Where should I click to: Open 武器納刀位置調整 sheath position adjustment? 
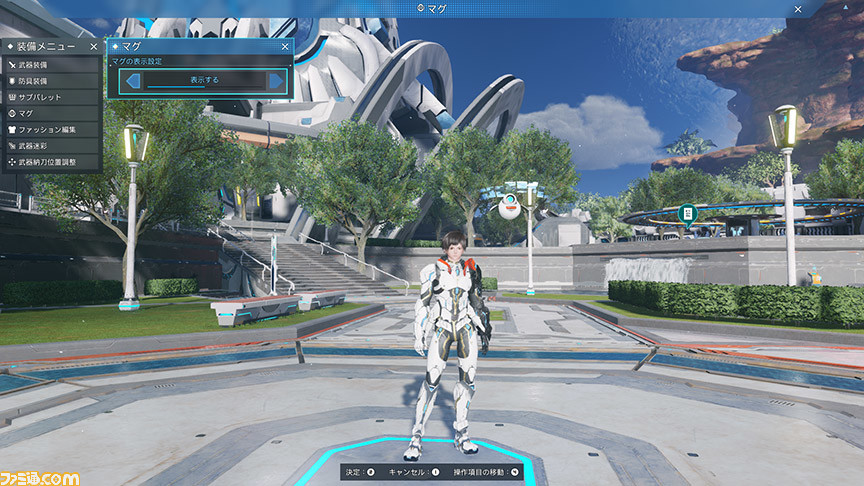[50, 161]
